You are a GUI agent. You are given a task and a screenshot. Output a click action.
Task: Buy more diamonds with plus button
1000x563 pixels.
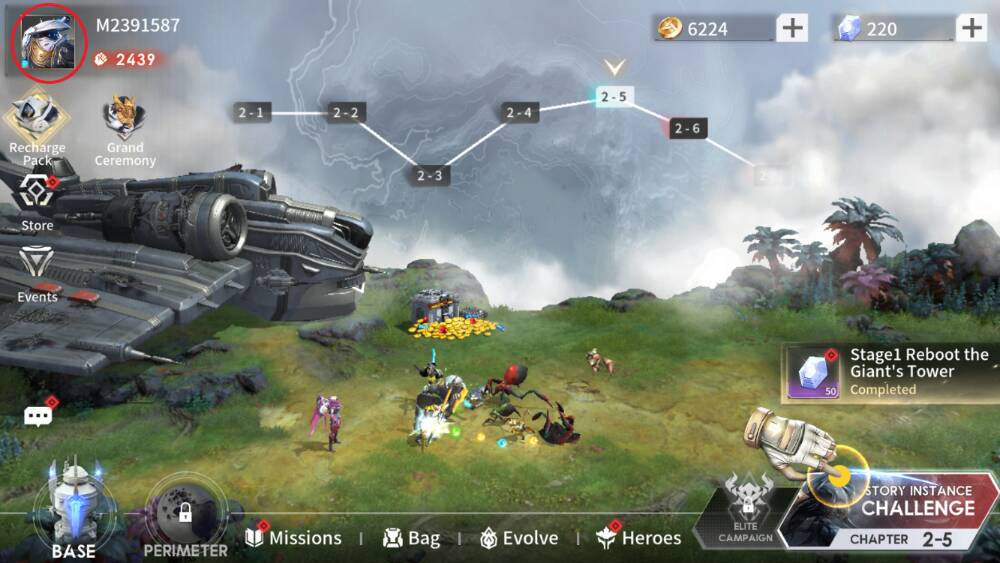tap(971, 28)
